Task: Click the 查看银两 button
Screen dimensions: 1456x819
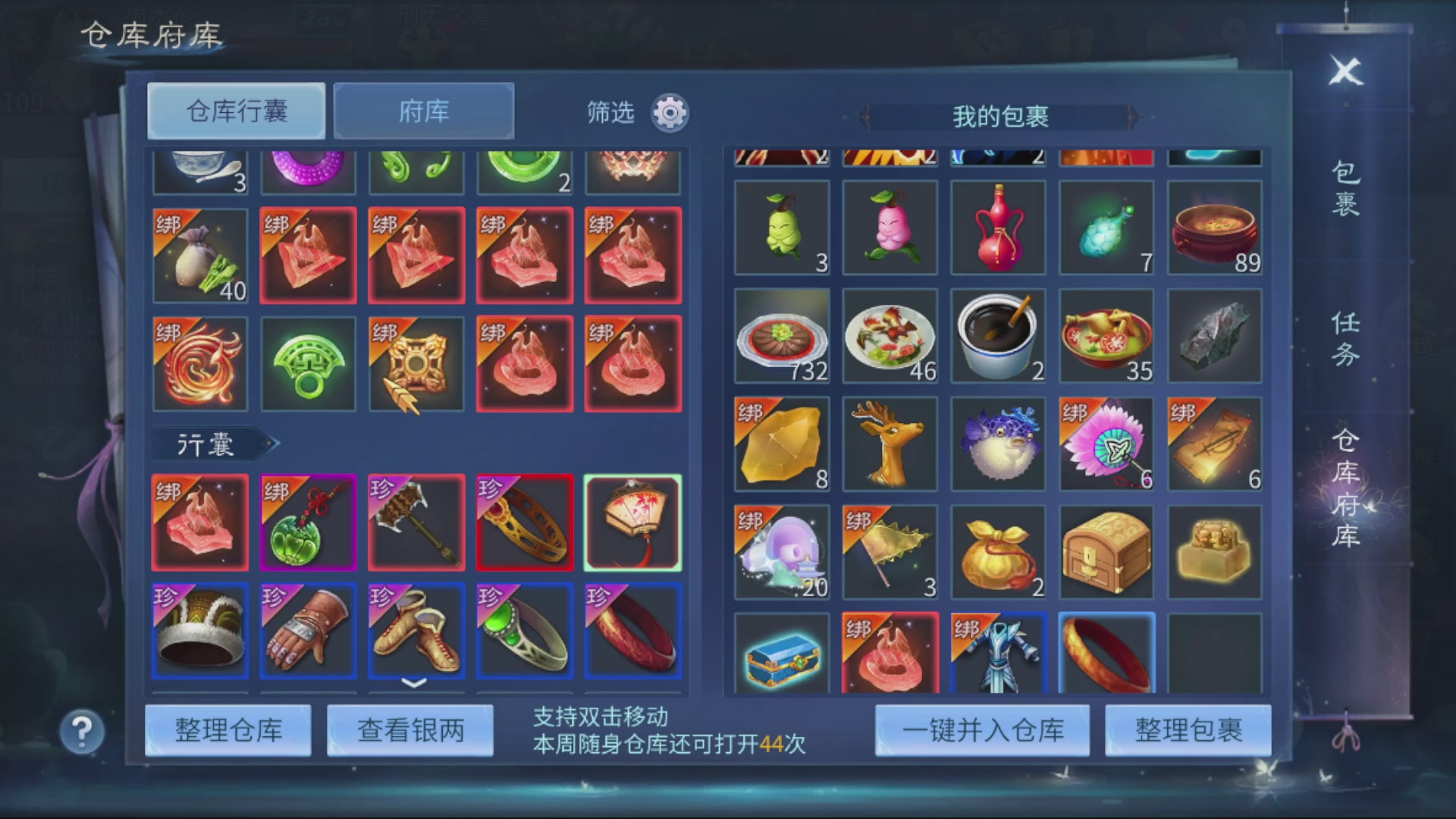Action: tap(410, 730)
